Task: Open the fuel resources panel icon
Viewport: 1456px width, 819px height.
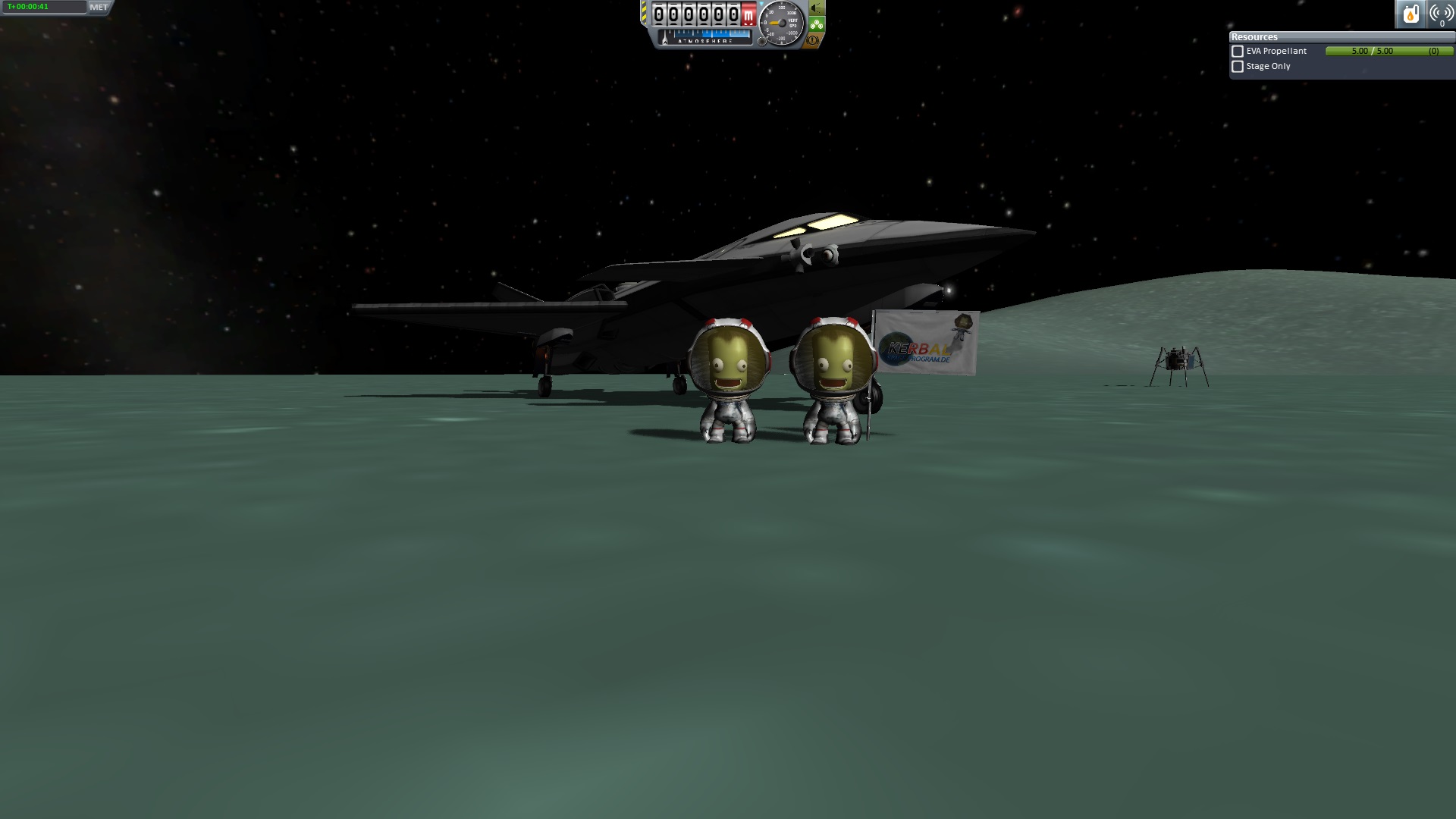Action: [x=1410, y=14]
